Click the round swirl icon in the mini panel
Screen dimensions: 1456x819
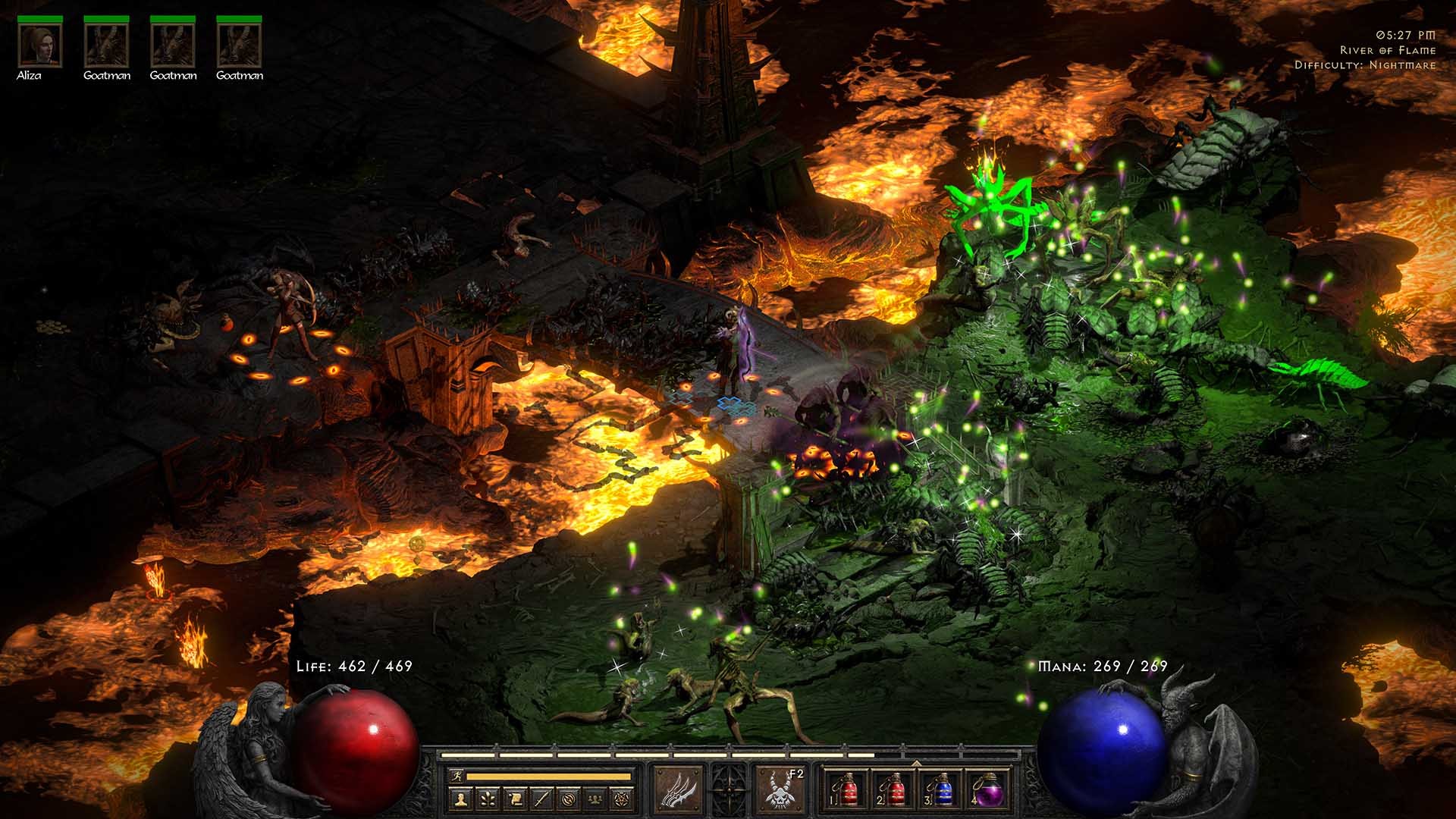[570, 799]
